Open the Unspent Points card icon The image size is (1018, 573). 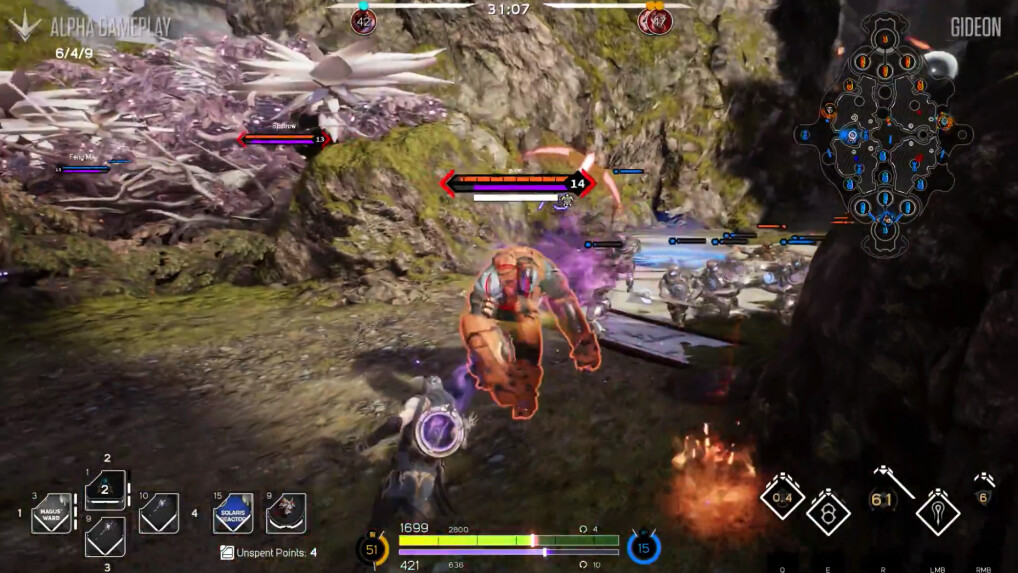(227, 552)
